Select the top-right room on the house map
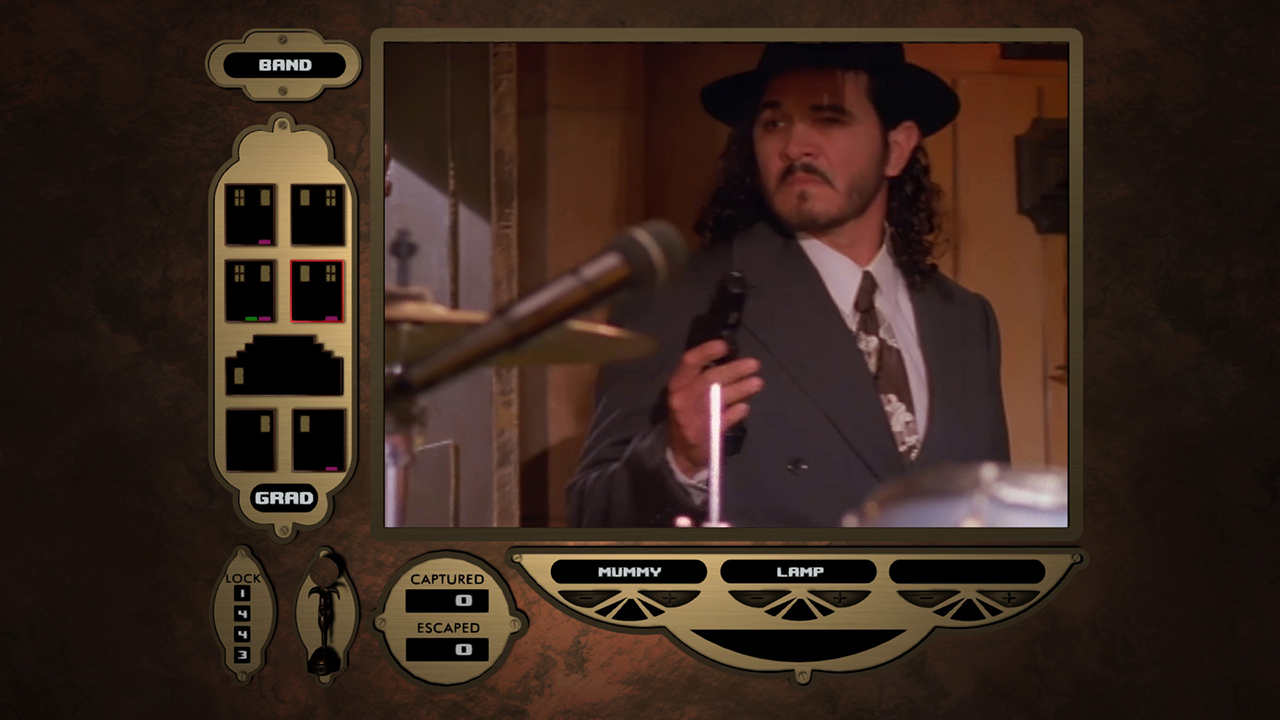The width and height of the screenshot is (1280, 720). (318, 213)
